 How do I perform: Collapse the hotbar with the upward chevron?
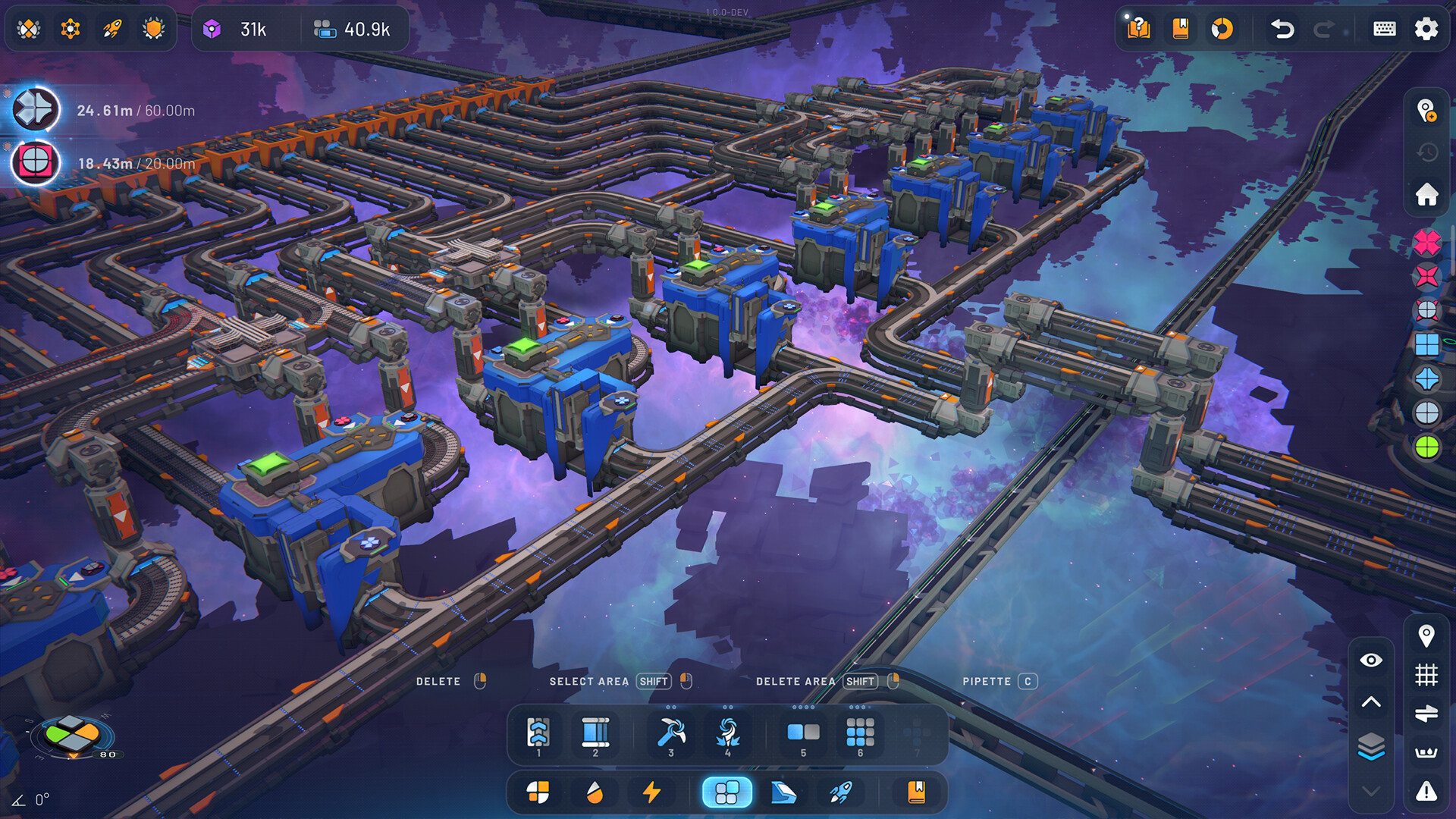pos(1370,701)
